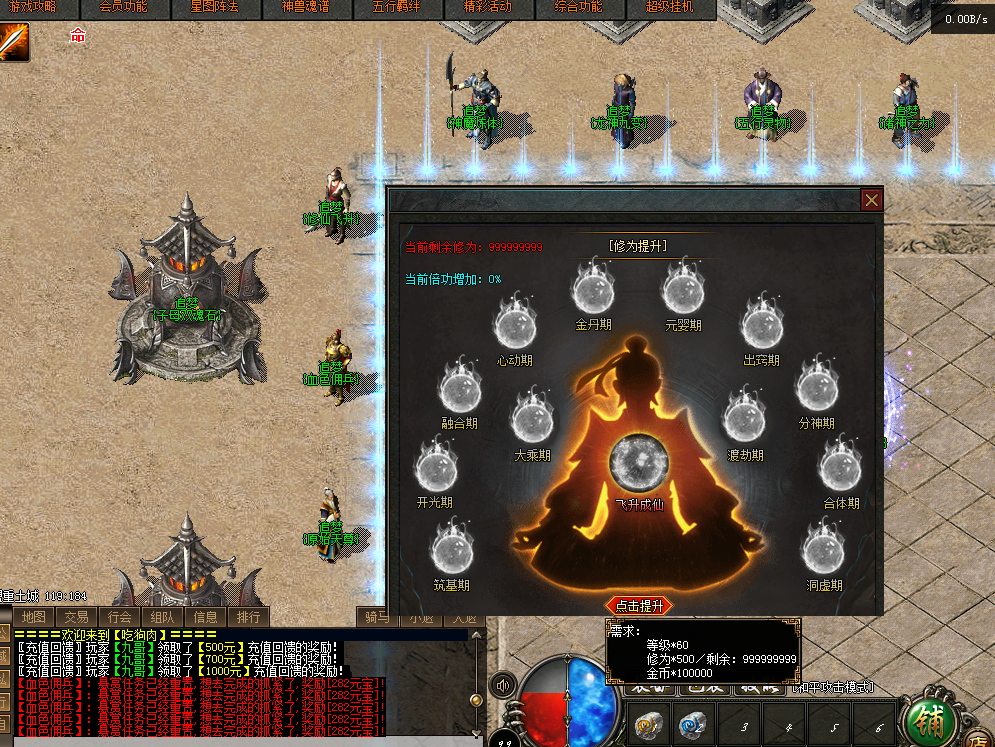The height and width of the screenshot is (747, 995).
Task: Select the 飞升成仙 center orb
Action: click(x=639, y=466)
